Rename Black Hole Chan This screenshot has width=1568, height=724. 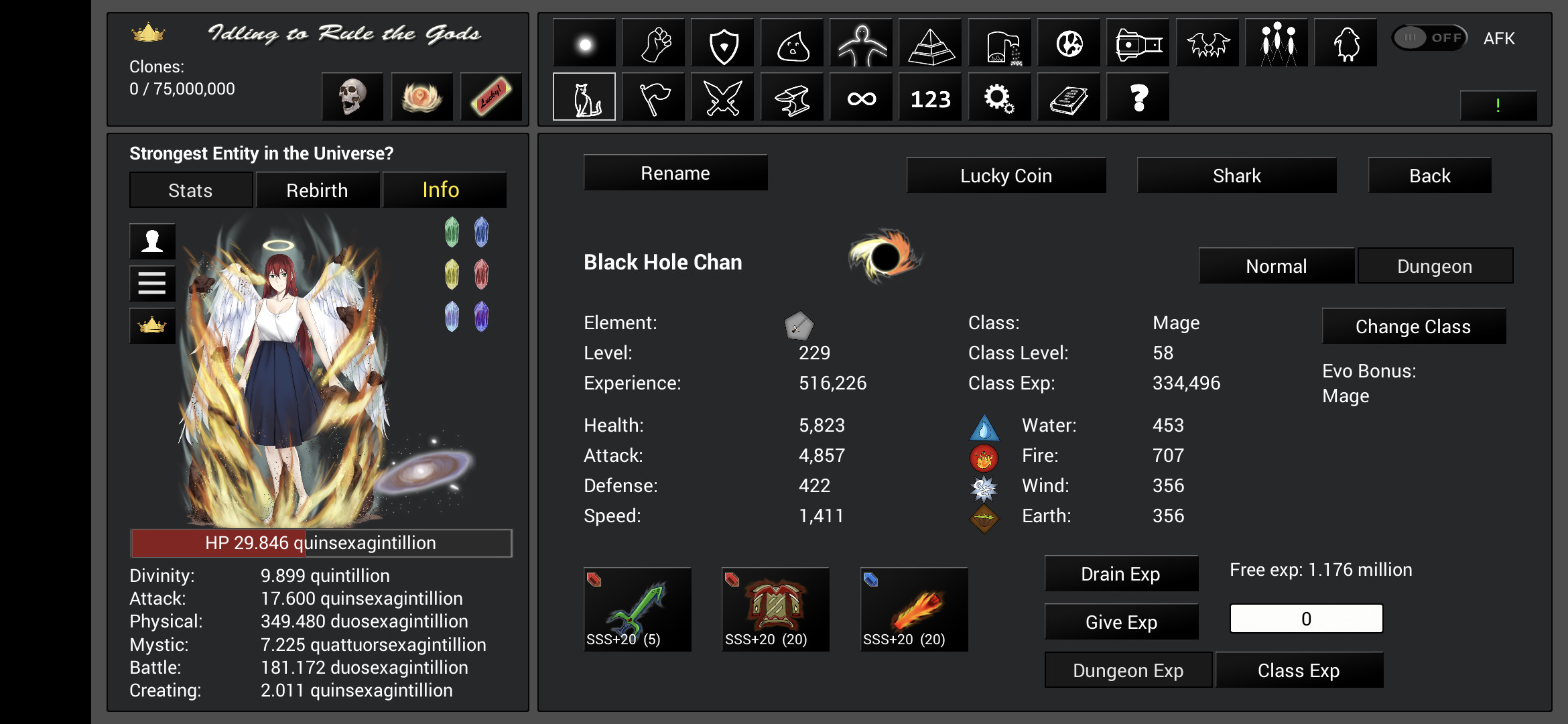[x=675, y=172]
